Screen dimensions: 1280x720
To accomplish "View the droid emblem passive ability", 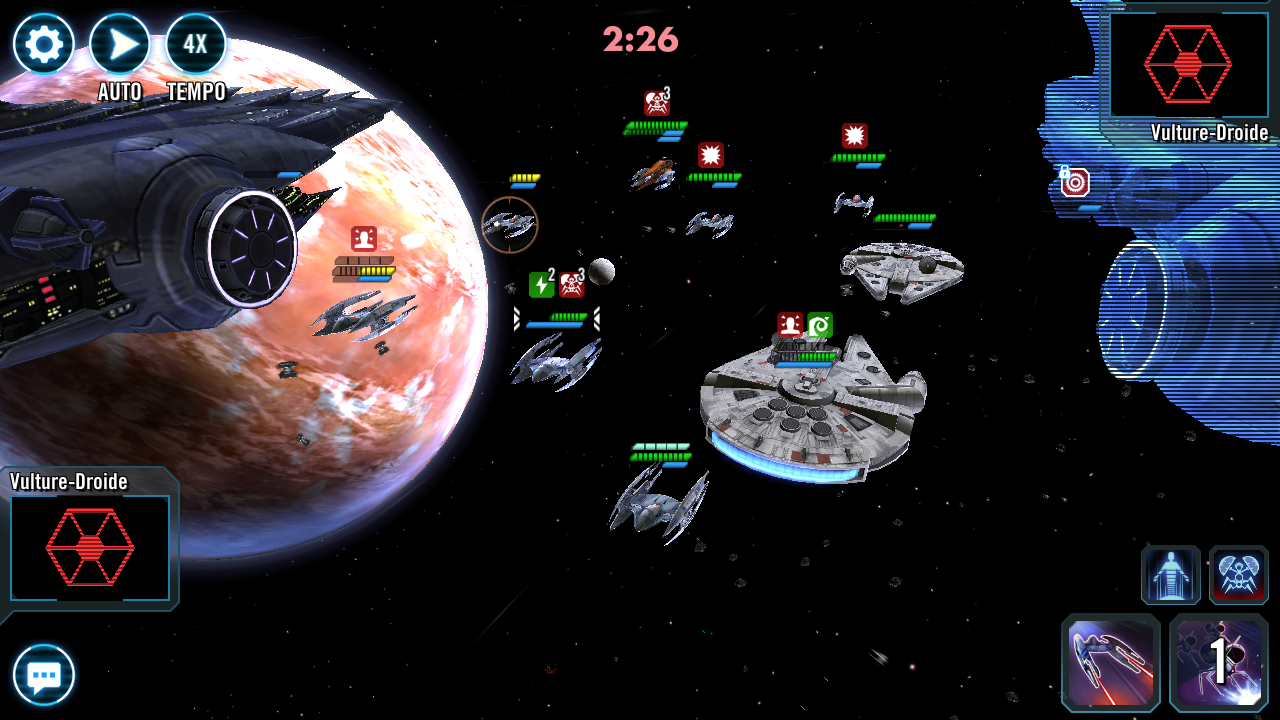I will pyautogui.click(x=1239, y=575).
